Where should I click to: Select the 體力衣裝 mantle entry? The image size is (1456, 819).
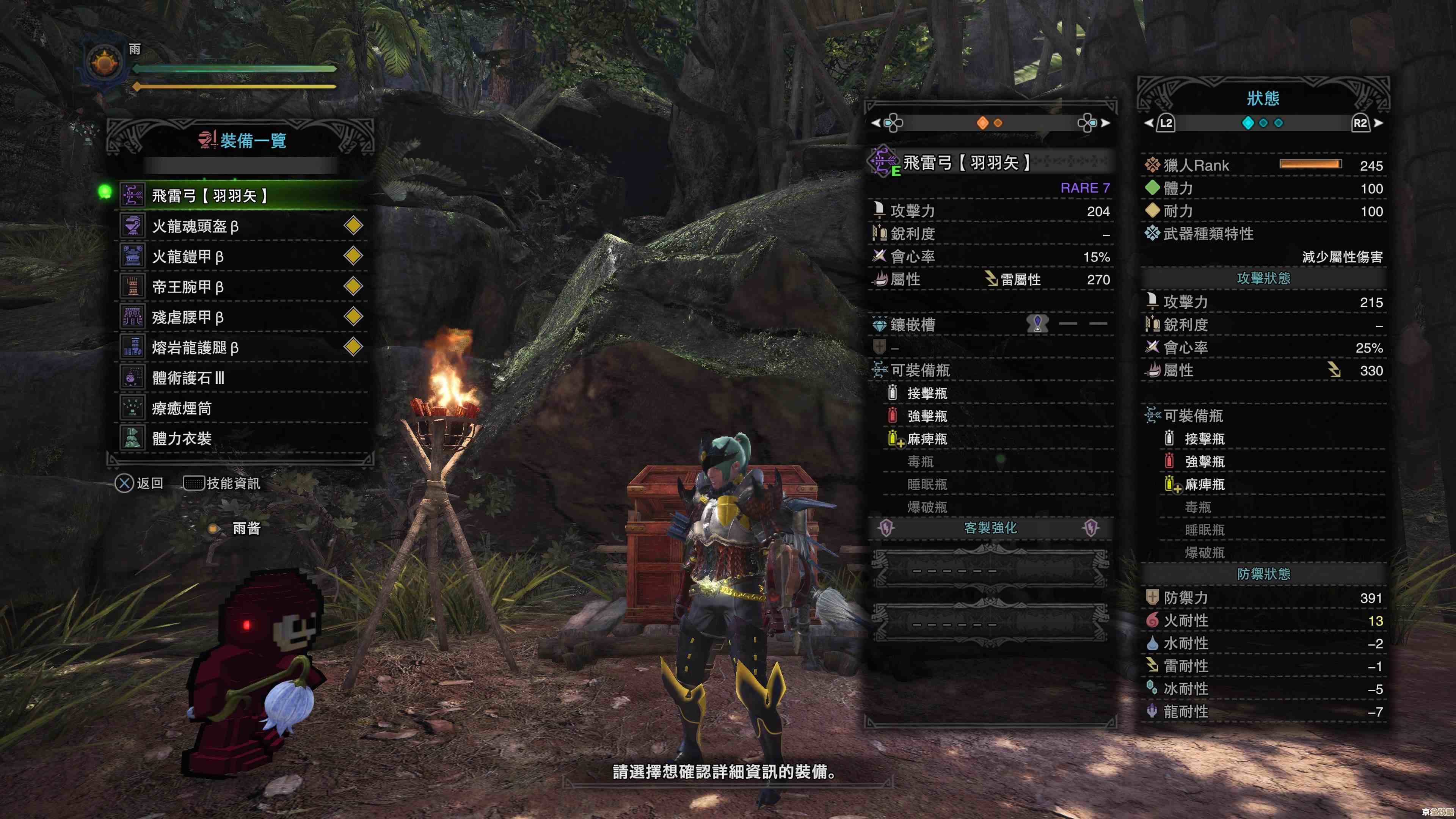243,439
